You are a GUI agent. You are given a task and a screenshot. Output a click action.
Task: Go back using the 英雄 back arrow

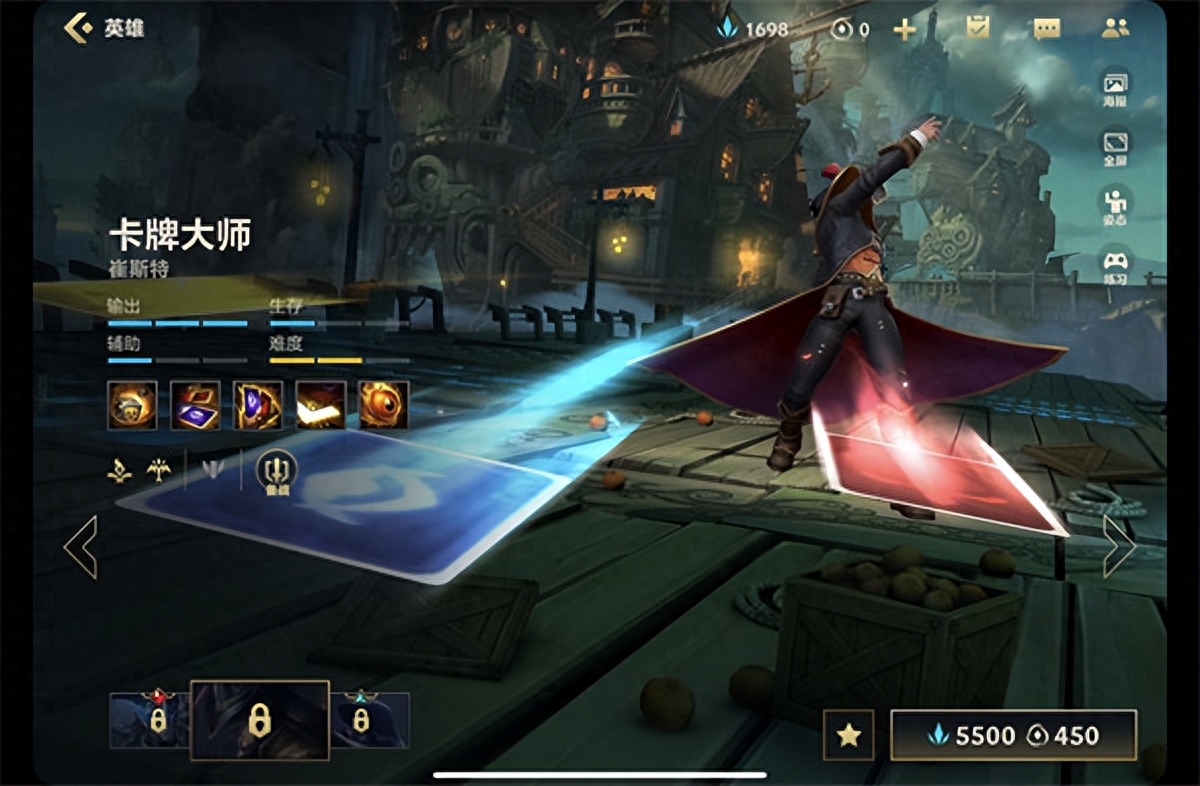pos(78,28)
